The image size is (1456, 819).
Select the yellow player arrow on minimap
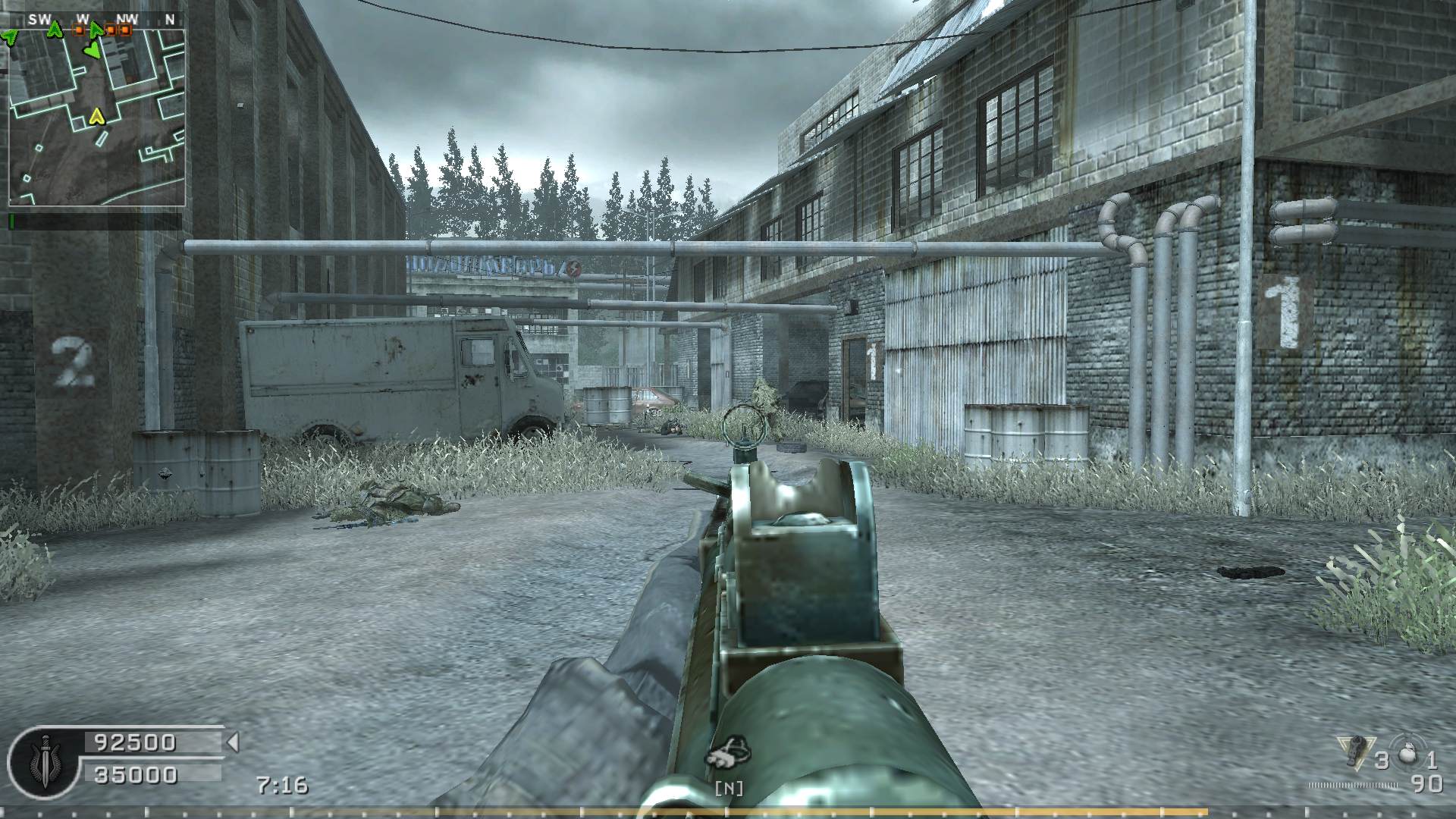click(x=96, y=115)
